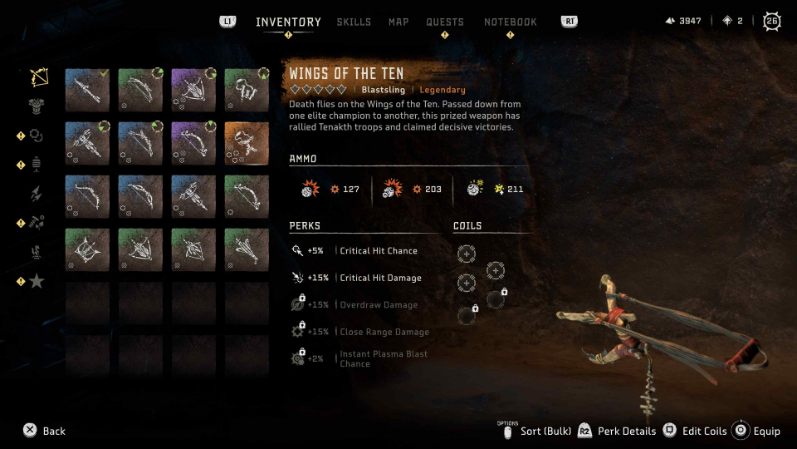This screenshot has width=797, height=449.
Task: Pick the spear slot with green checkmark
Action: [x=88, y=88]
